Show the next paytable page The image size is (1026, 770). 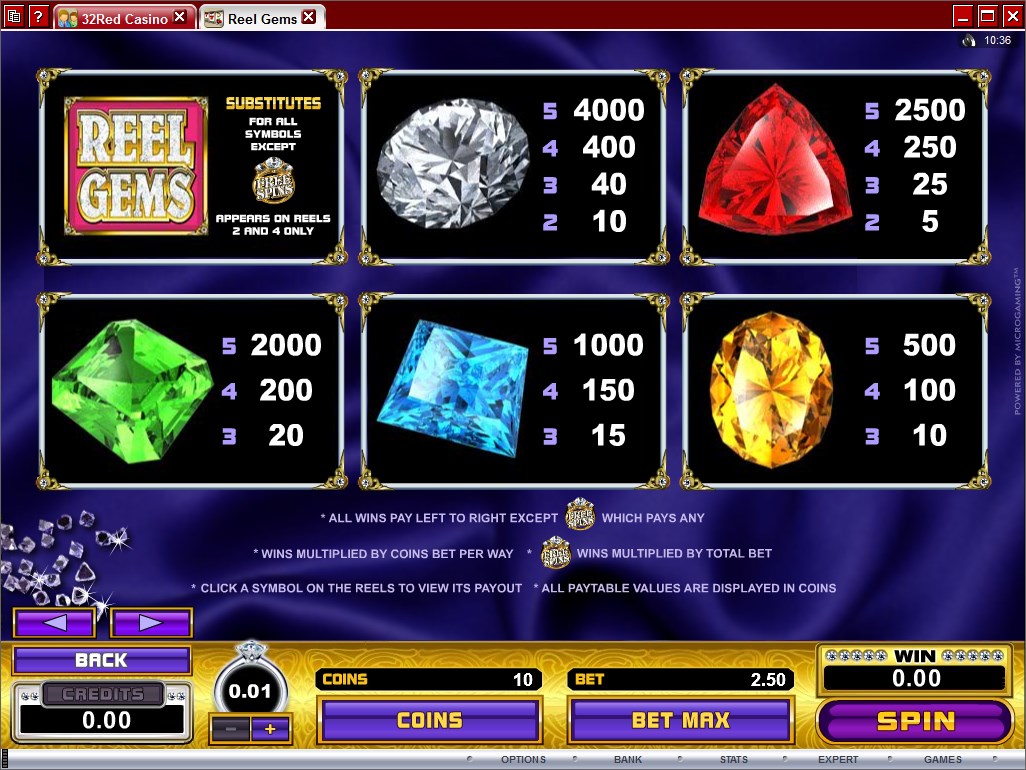coord(151,623)
